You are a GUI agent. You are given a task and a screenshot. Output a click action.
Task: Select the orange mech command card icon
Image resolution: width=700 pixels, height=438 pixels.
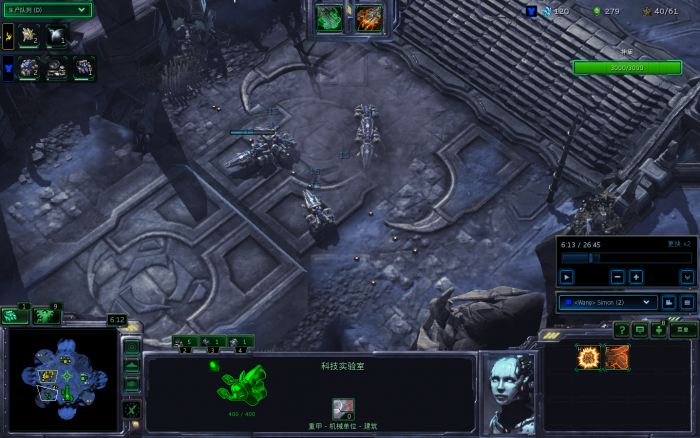(616, 358)
